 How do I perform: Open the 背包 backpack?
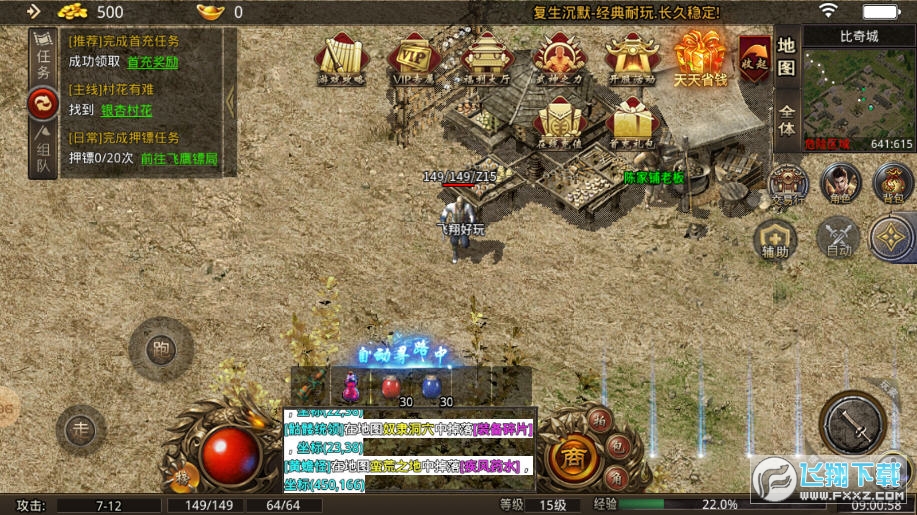coord(891,183)
